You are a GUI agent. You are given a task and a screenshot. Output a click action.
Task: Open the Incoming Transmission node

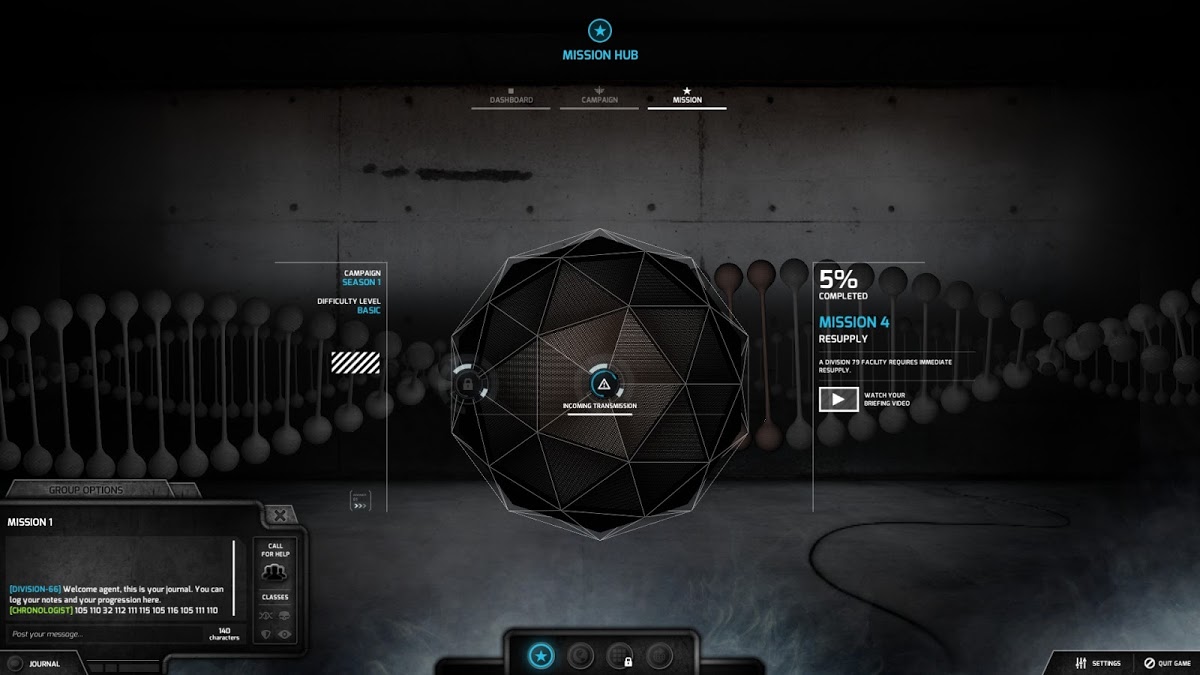coord(601,384)
